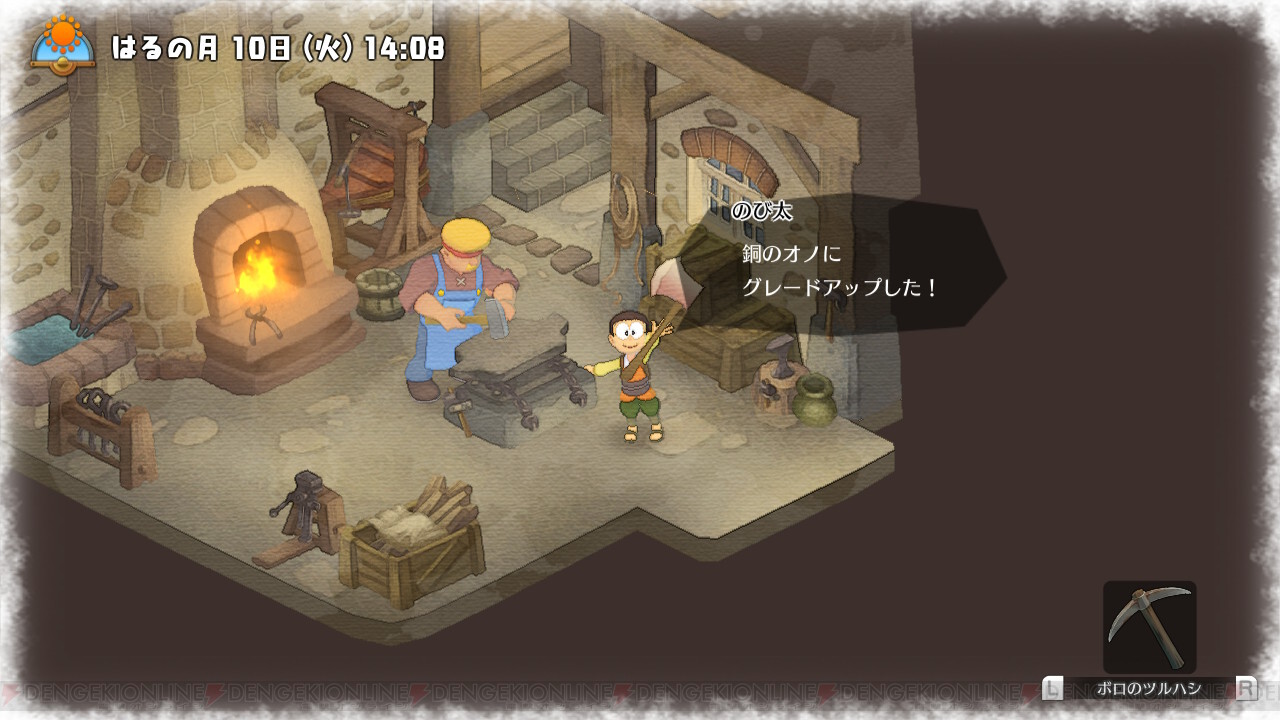This screenshot has height=720, width=1280.
Task: Select the equipped pickaxe tool slot
Action: (1149, 627)
